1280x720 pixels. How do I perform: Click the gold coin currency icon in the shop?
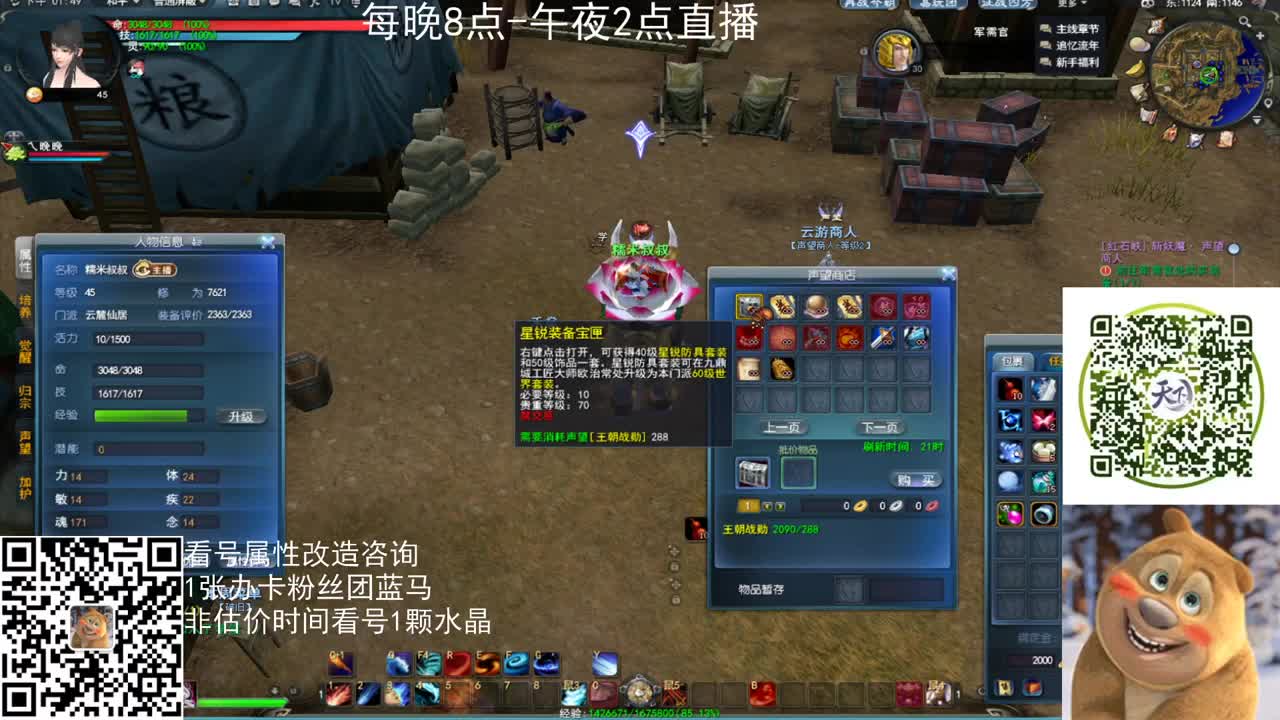858,506
